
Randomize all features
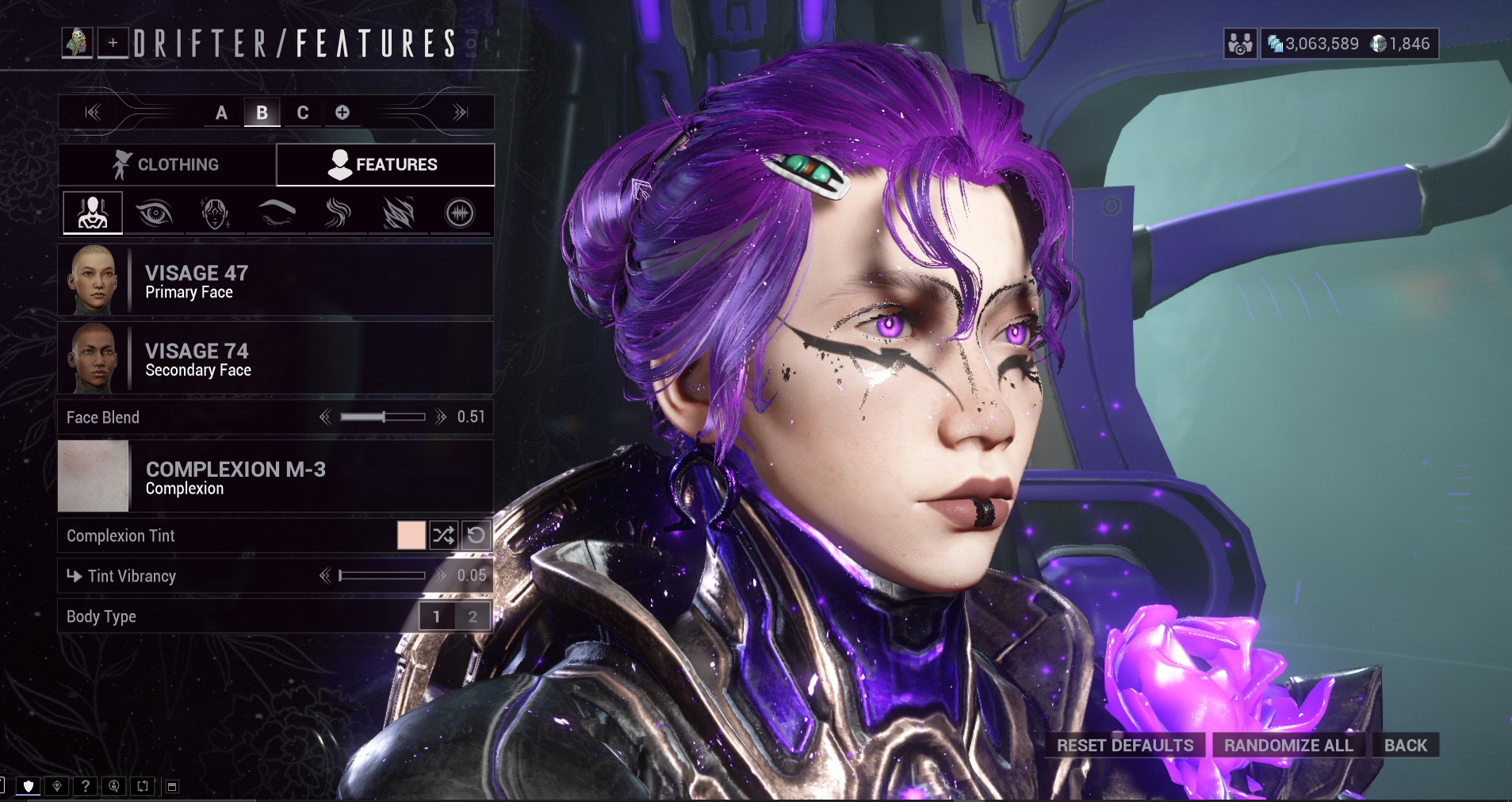point(1288,746)
